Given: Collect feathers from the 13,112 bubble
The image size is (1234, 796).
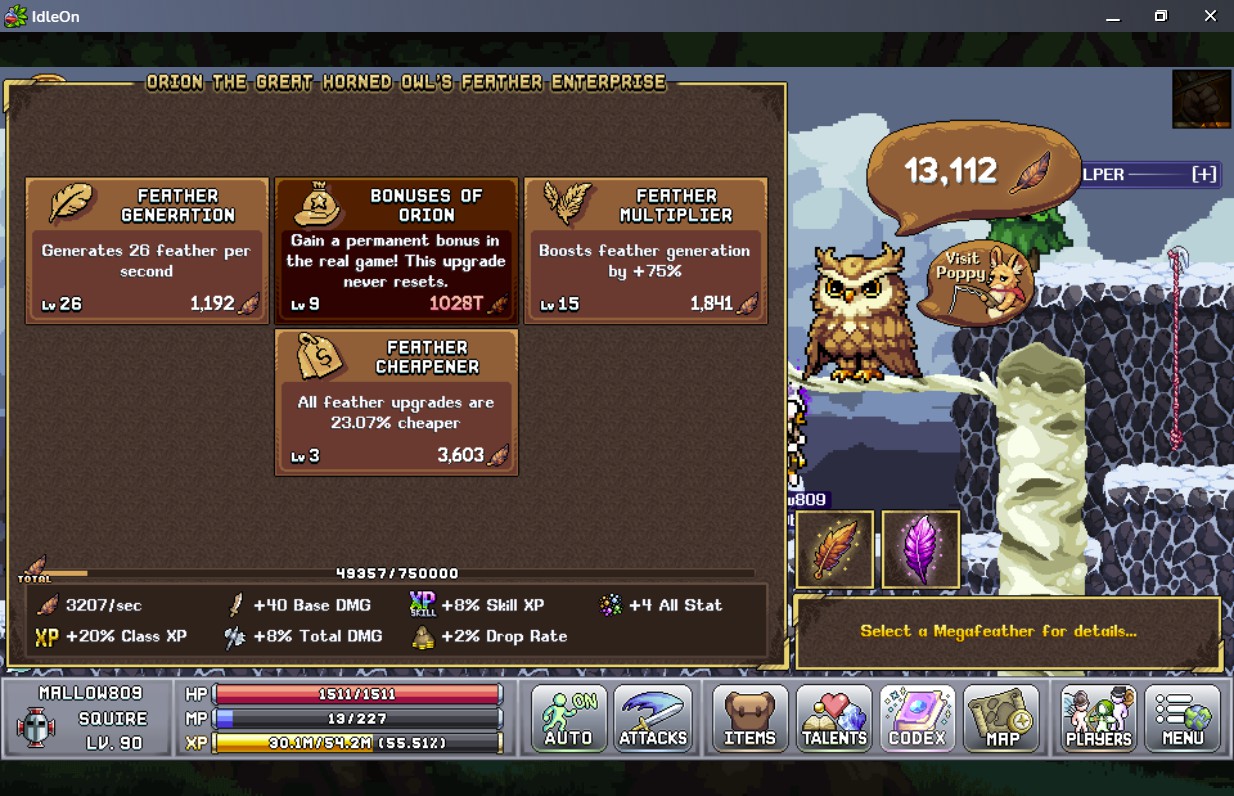Looking at the screenshot, I should click(x=973, y=172).
